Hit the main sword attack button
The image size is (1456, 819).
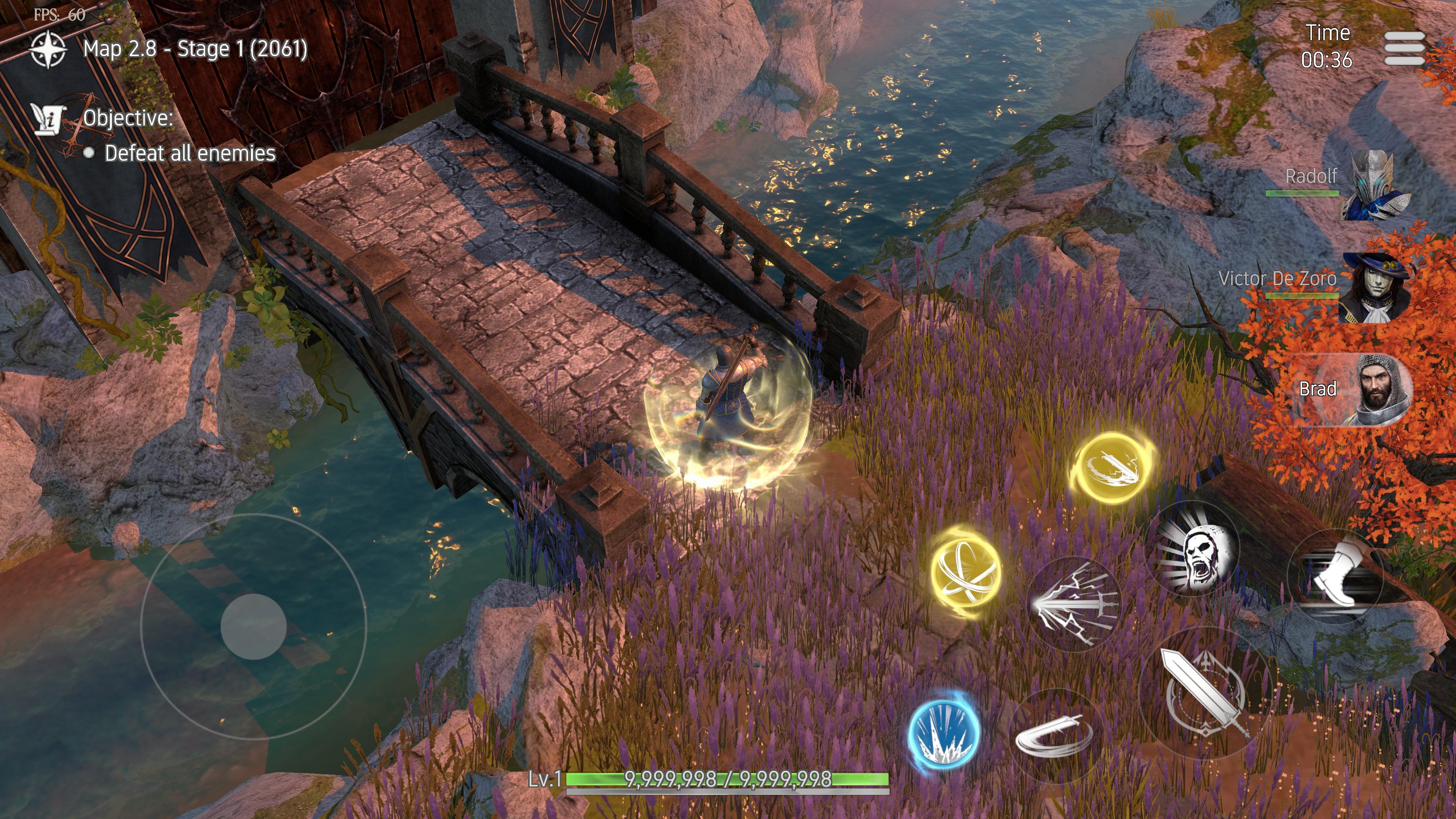[x=1205, y=693]
